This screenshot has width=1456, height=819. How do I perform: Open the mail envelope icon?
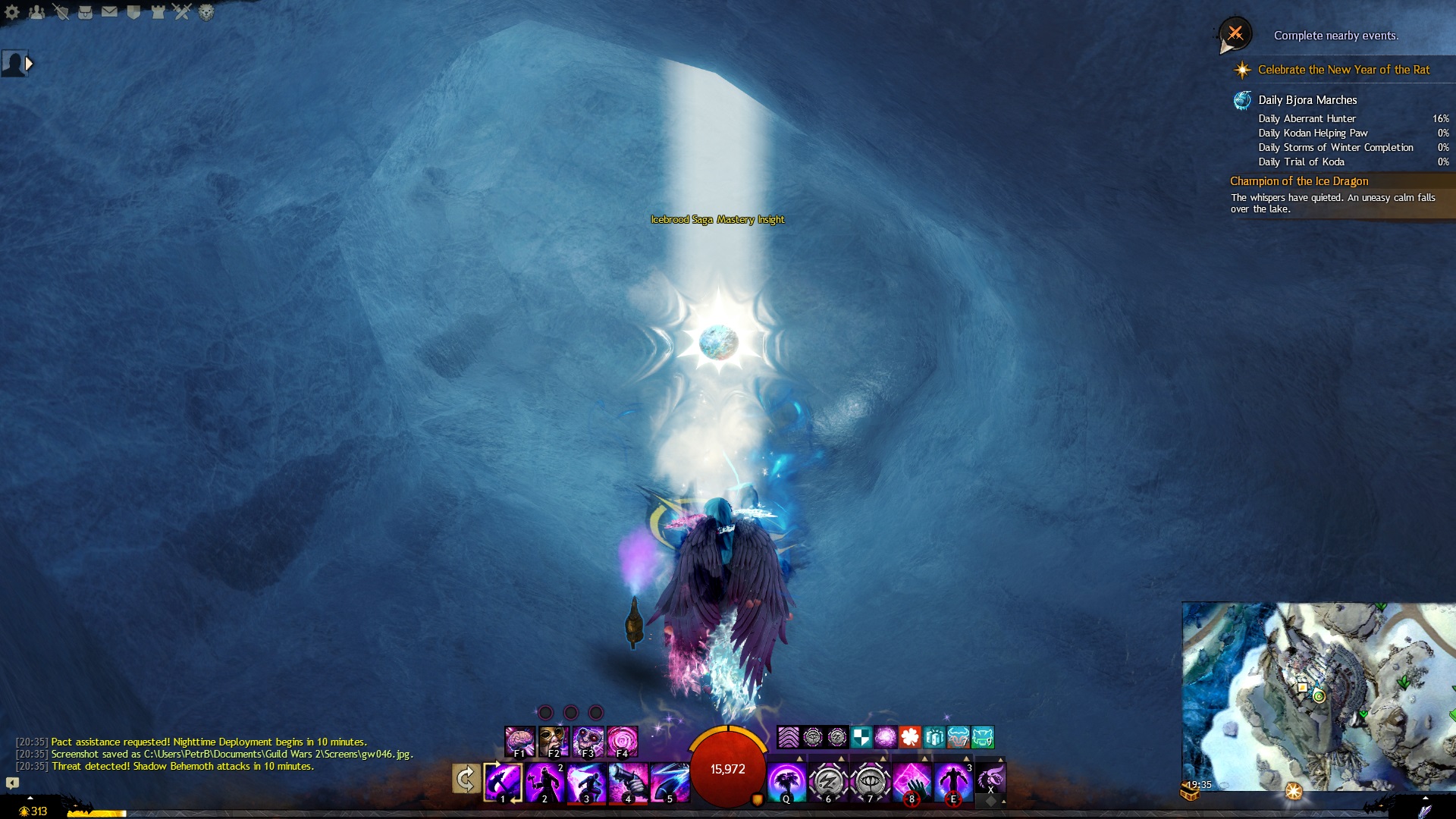[x=109, y=12]
